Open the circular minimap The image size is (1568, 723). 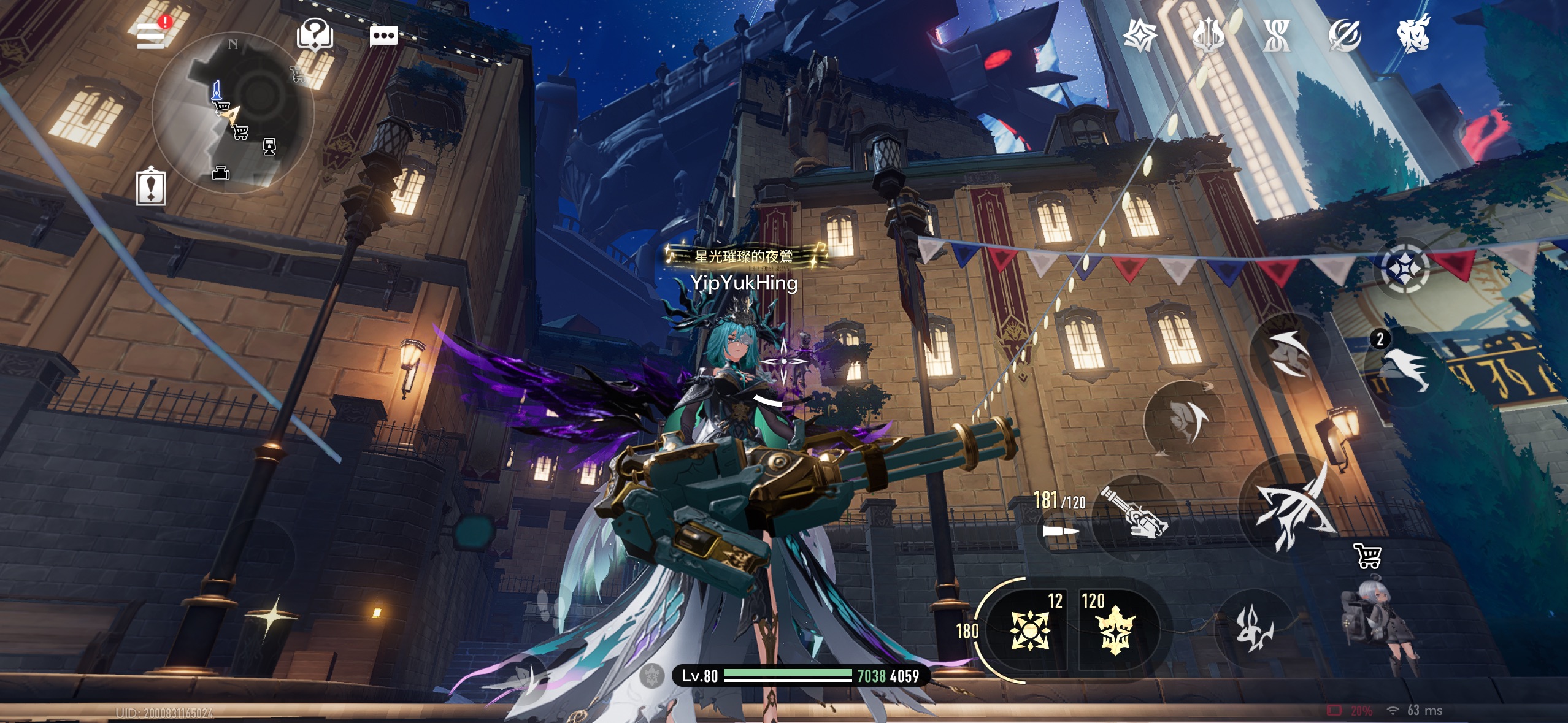click(x=233, y=113)
